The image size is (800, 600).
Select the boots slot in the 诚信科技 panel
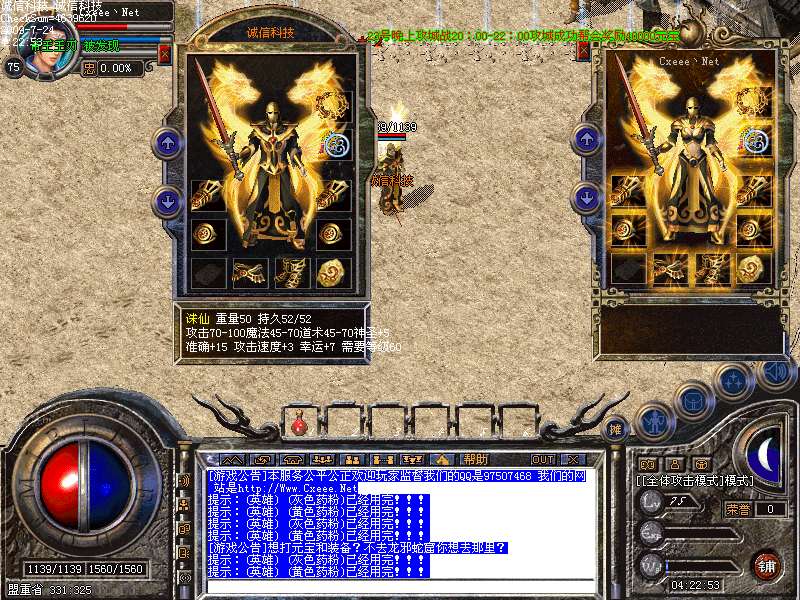pyautogui.click(x=290, y=272)
